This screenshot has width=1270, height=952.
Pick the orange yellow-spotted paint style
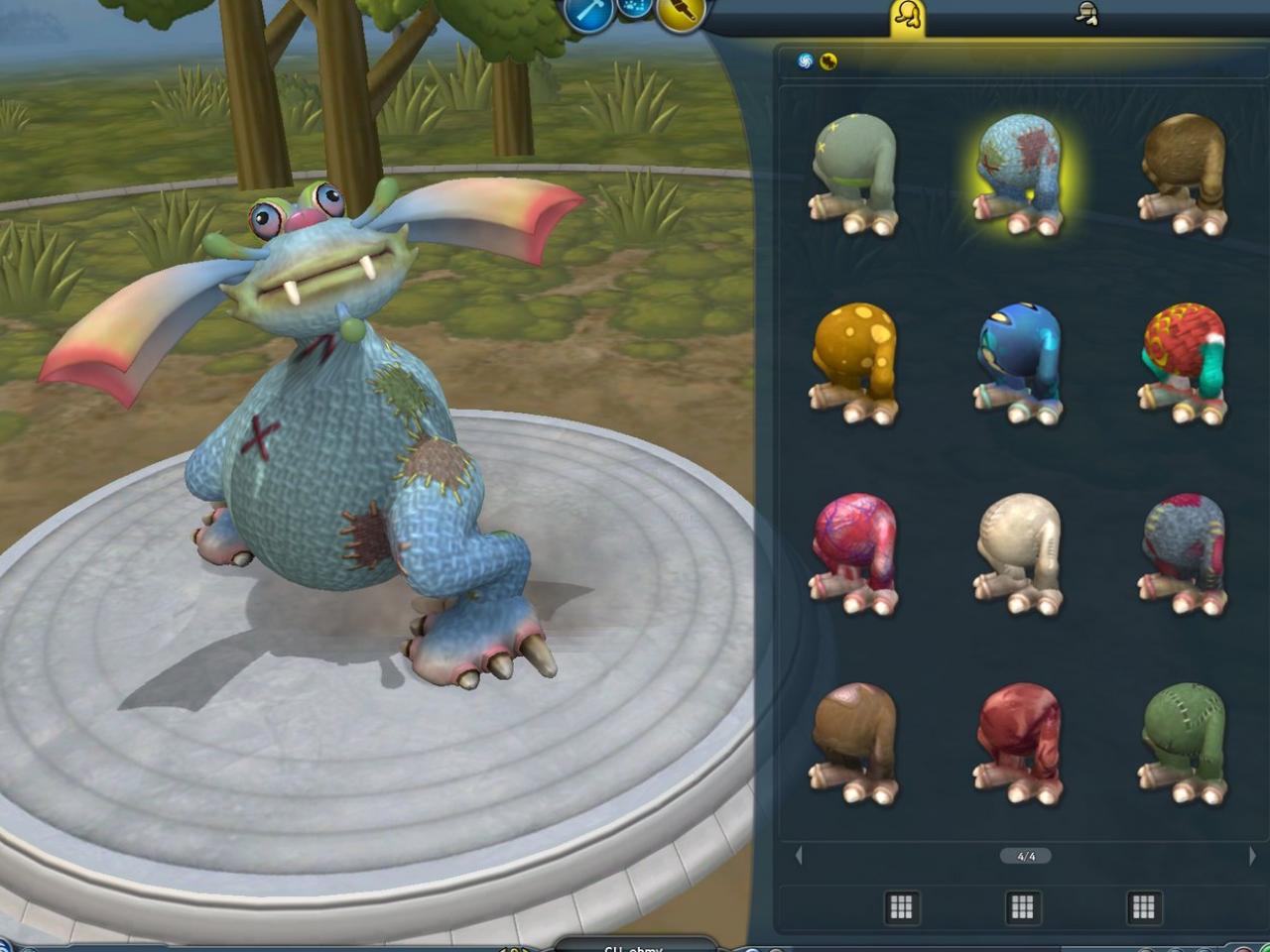click(854, 362)
